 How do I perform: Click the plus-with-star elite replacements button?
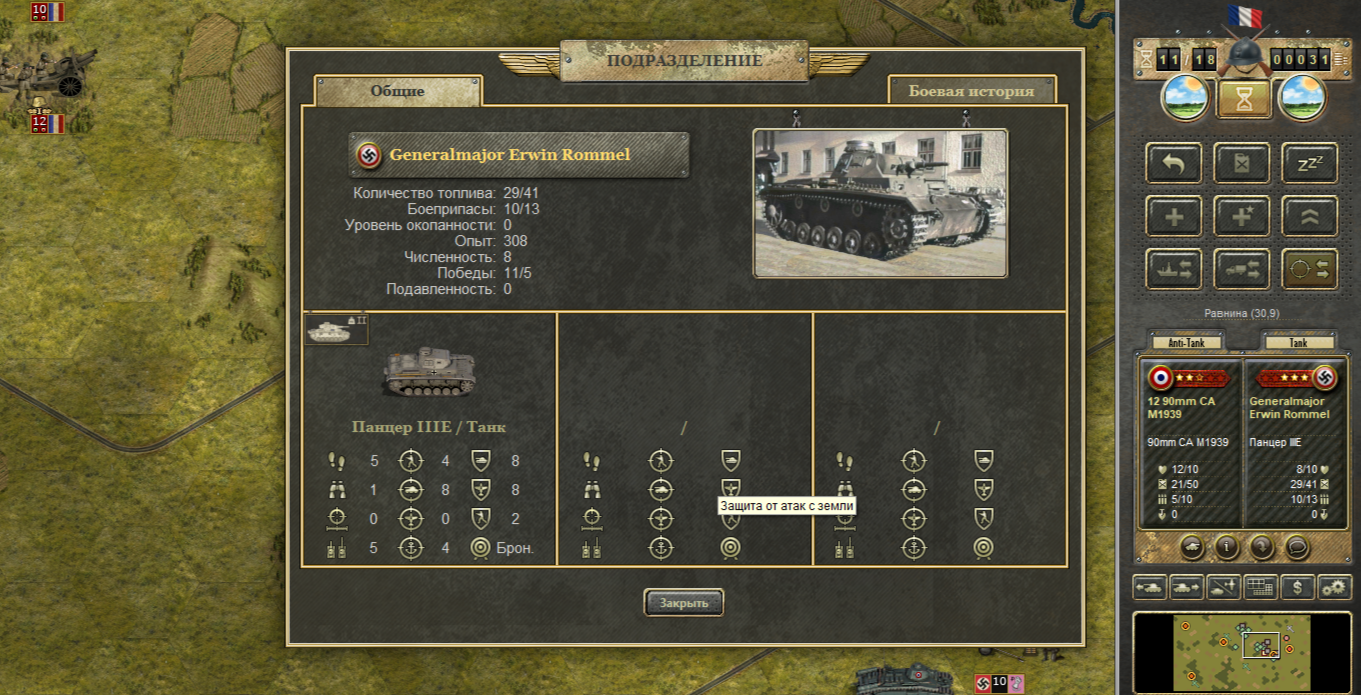(1241, 216)
